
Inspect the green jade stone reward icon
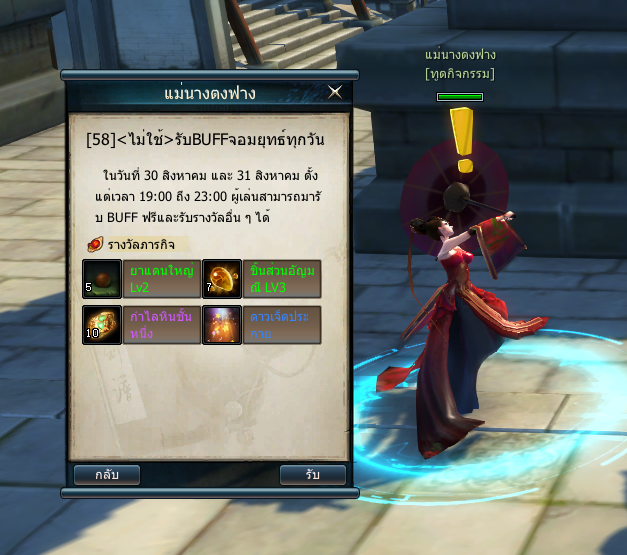102,325
